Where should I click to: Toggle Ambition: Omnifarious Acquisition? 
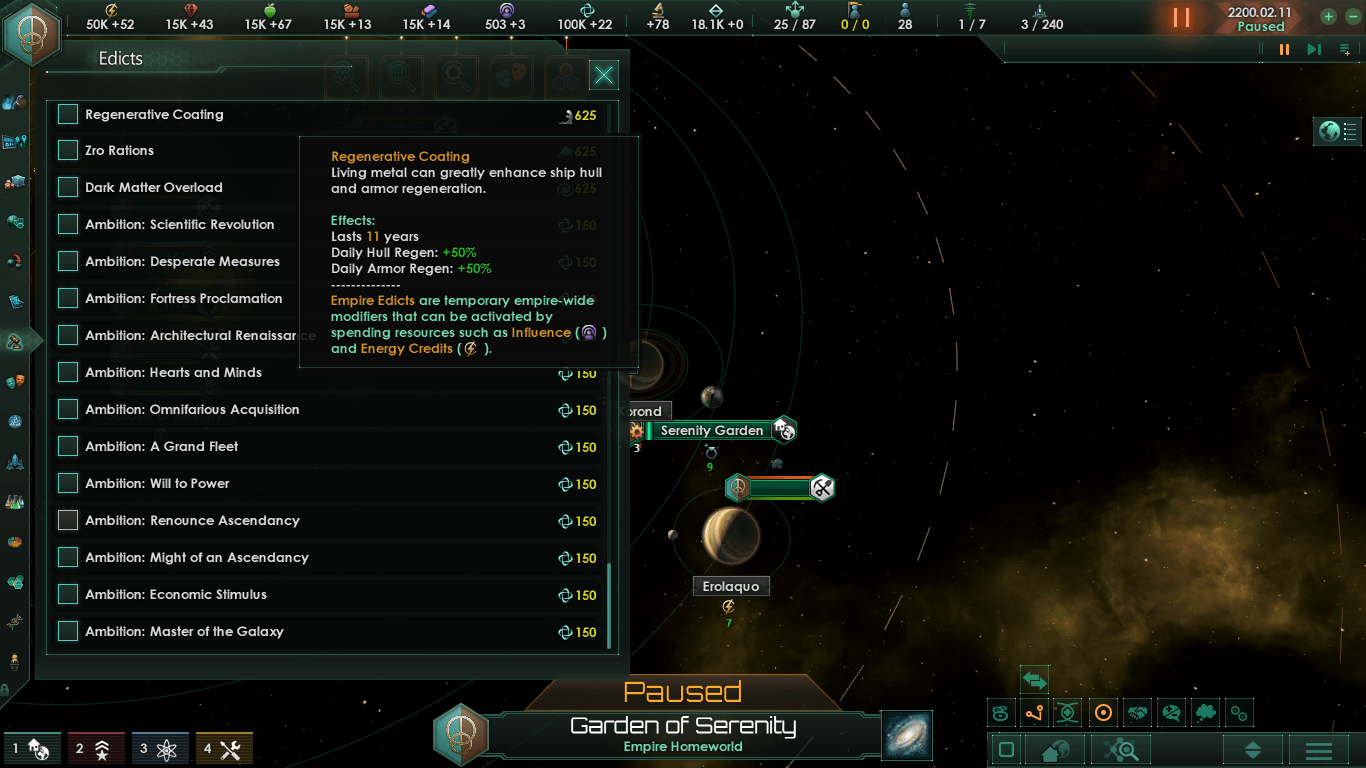(x=68, y=410)
